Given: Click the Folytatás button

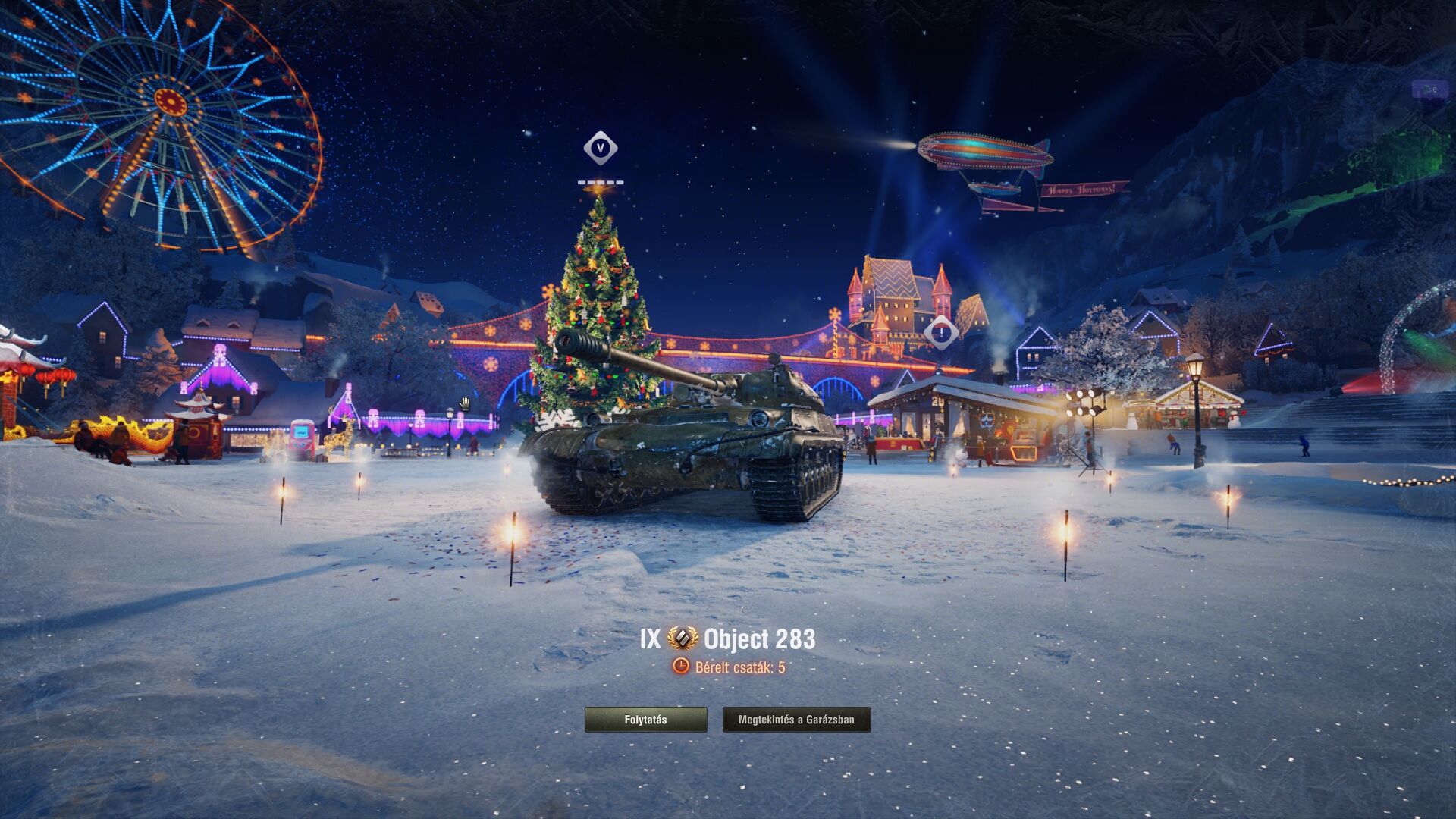Looking at the screenshot, I should click(645, 720).
